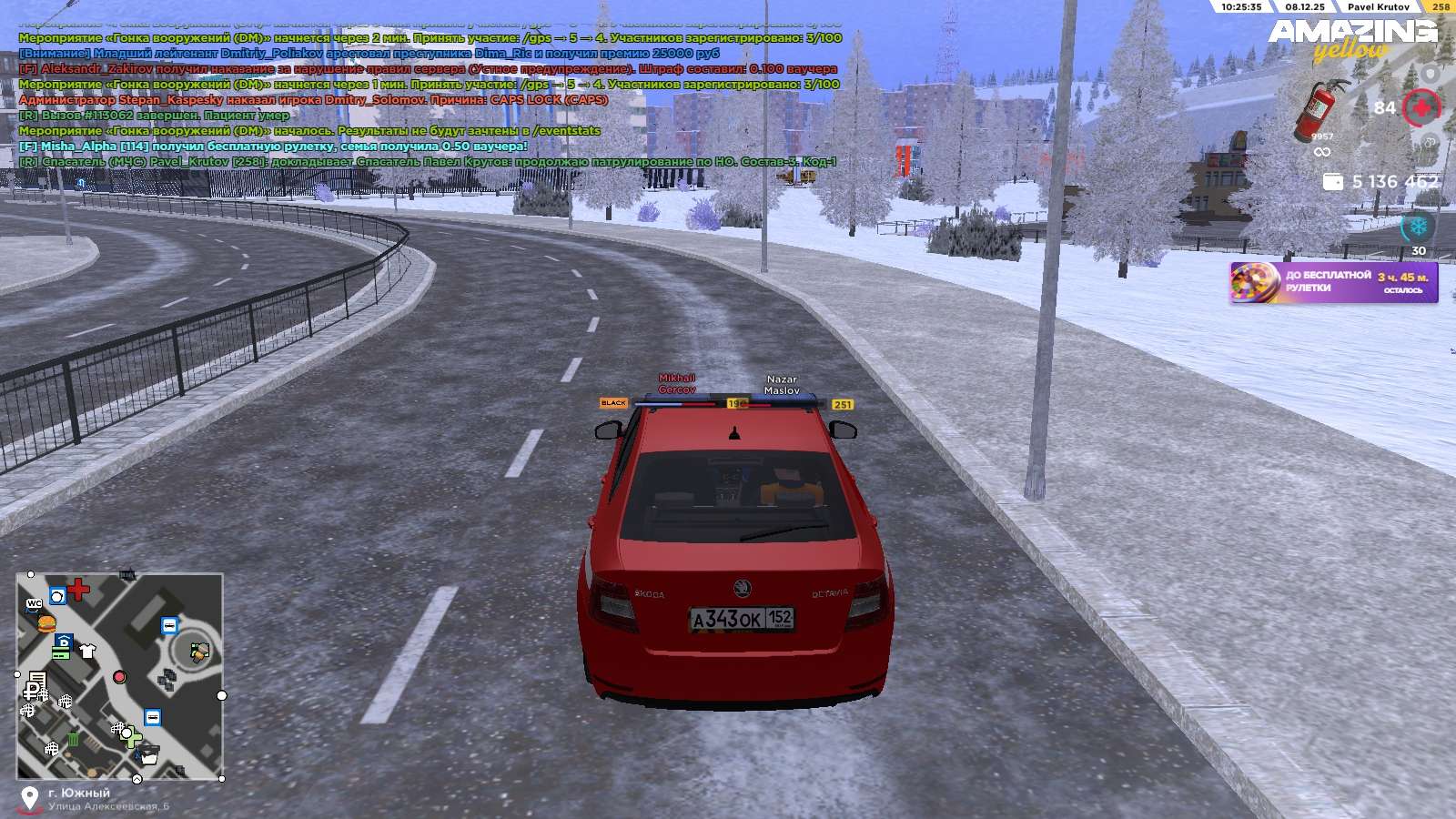Click the burger marker on the minimap
This screenshot has width=1456, height=819.
coord(45,624)
